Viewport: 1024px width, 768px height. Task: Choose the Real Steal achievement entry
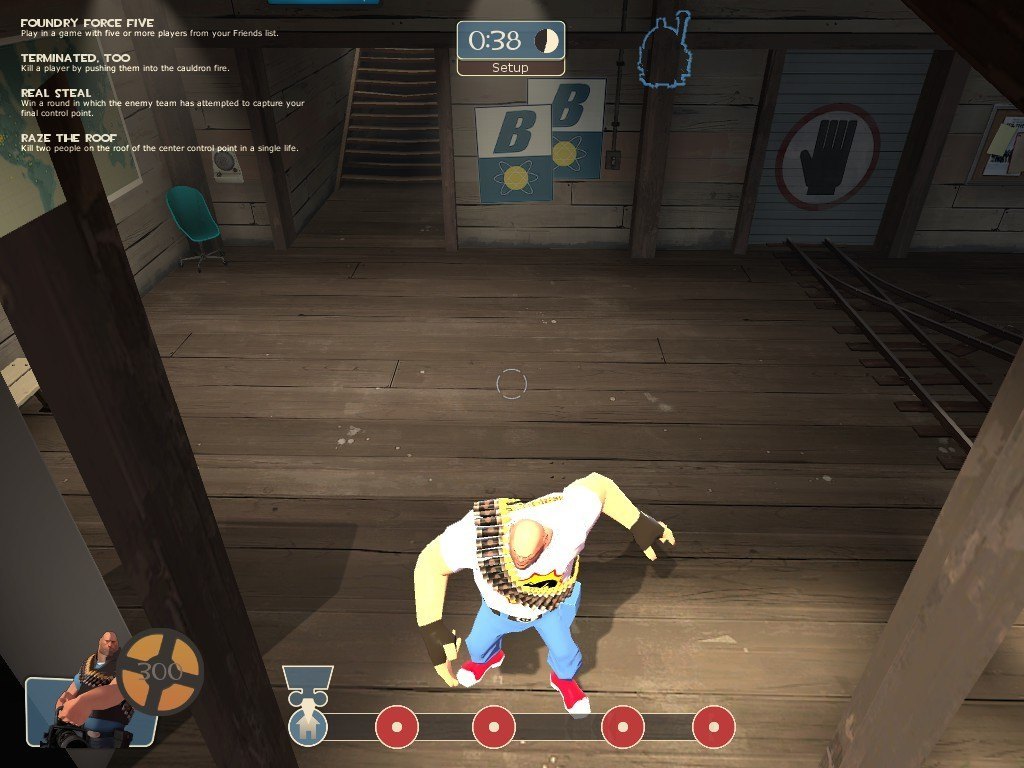[56, 93]
